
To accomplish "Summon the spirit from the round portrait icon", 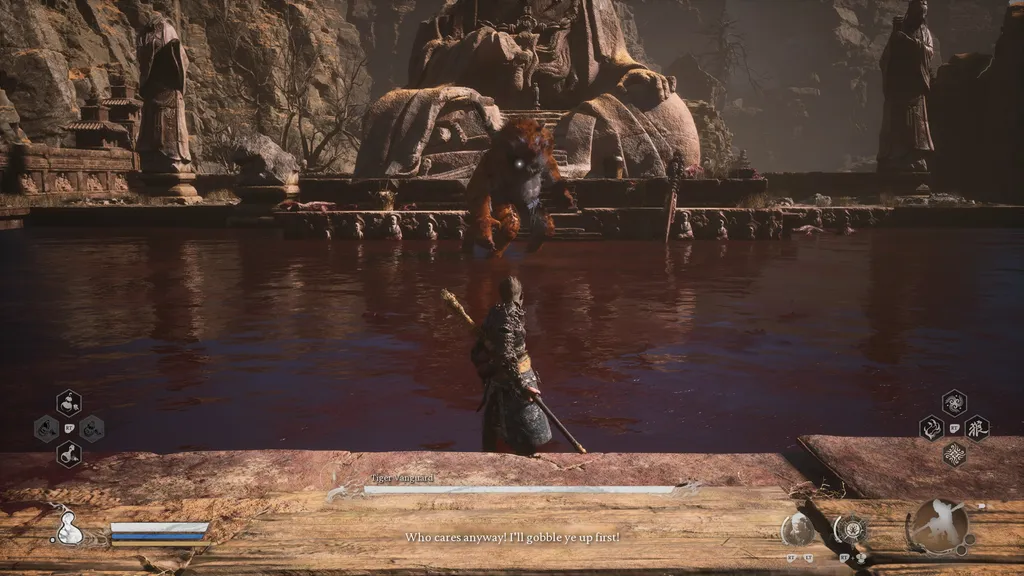I will (798, 529).
